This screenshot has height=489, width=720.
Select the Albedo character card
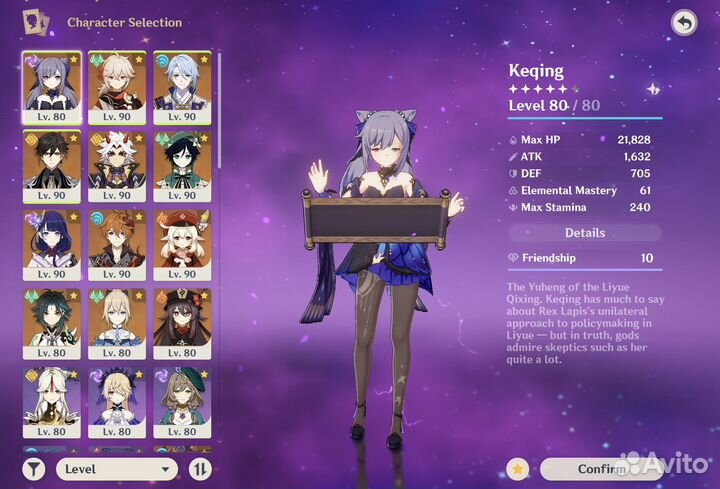(116, 322)
